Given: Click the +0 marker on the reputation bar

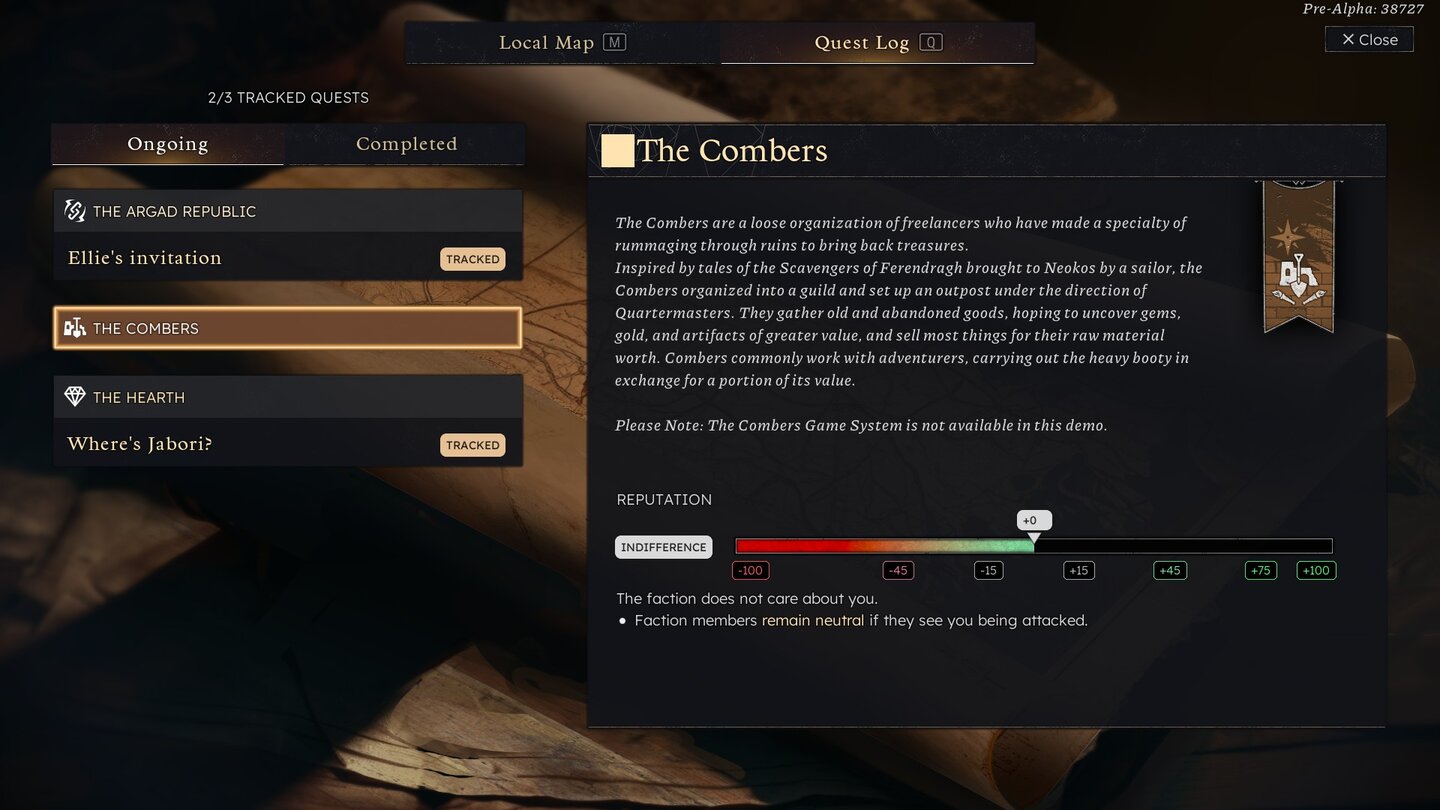Looking at the screenshot, I should coord(1033,520).
